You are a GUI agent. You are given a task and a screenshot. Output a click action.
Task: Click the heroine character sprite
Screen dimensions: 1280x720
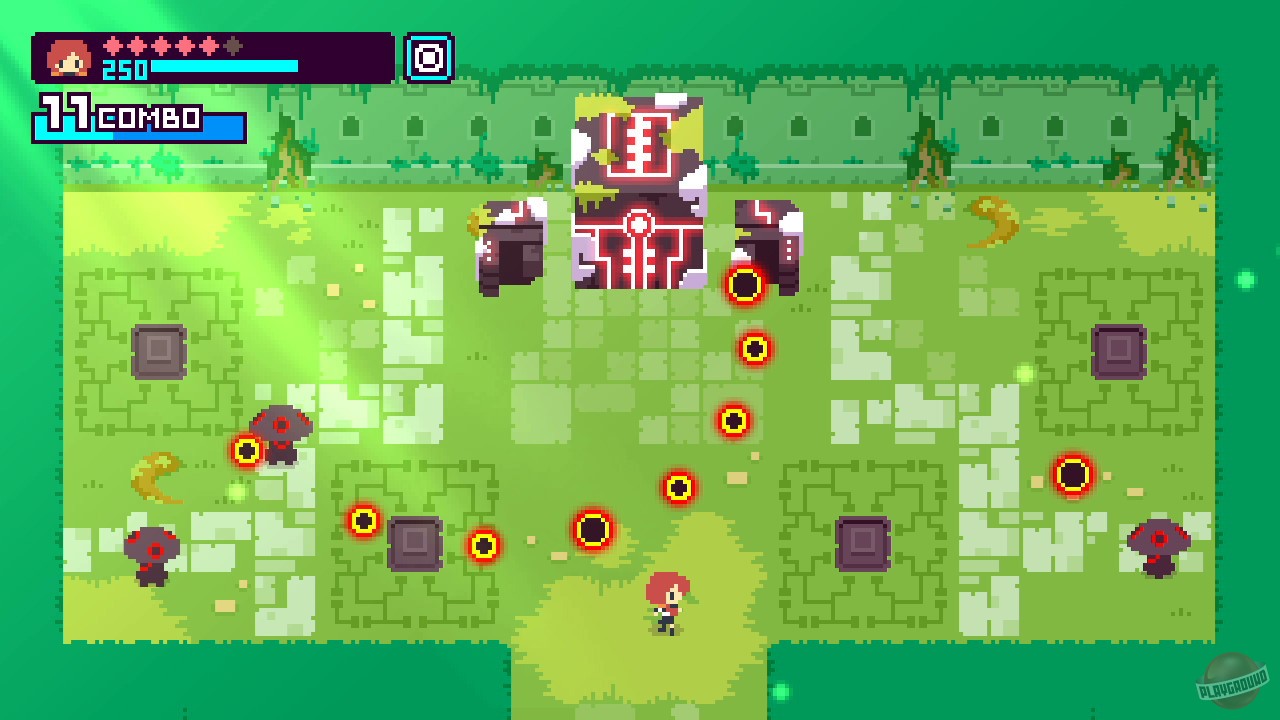668,600
